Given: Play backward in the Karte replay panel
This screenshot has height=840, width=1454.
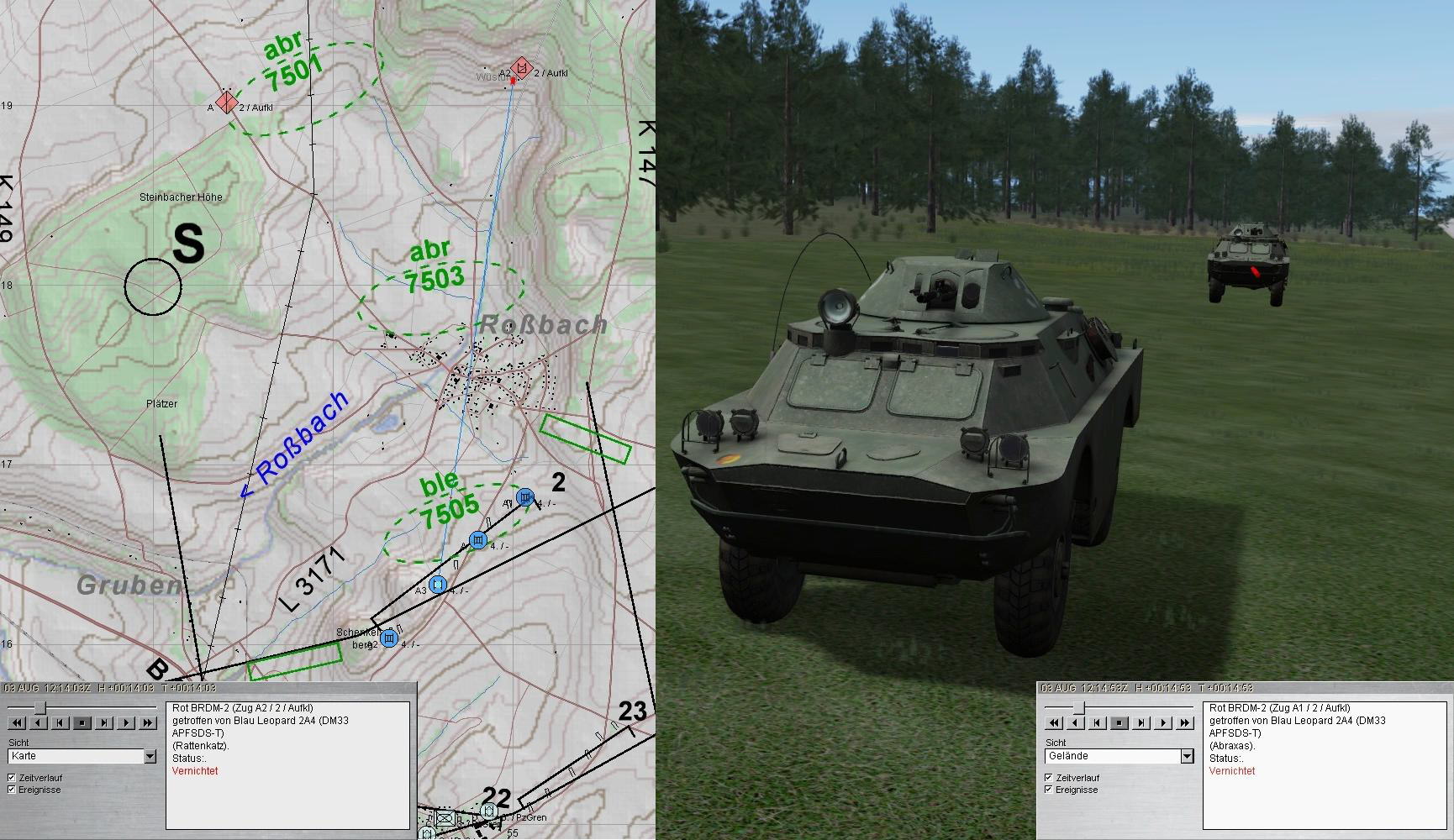Looking at the screenshot, I should 38,722.
